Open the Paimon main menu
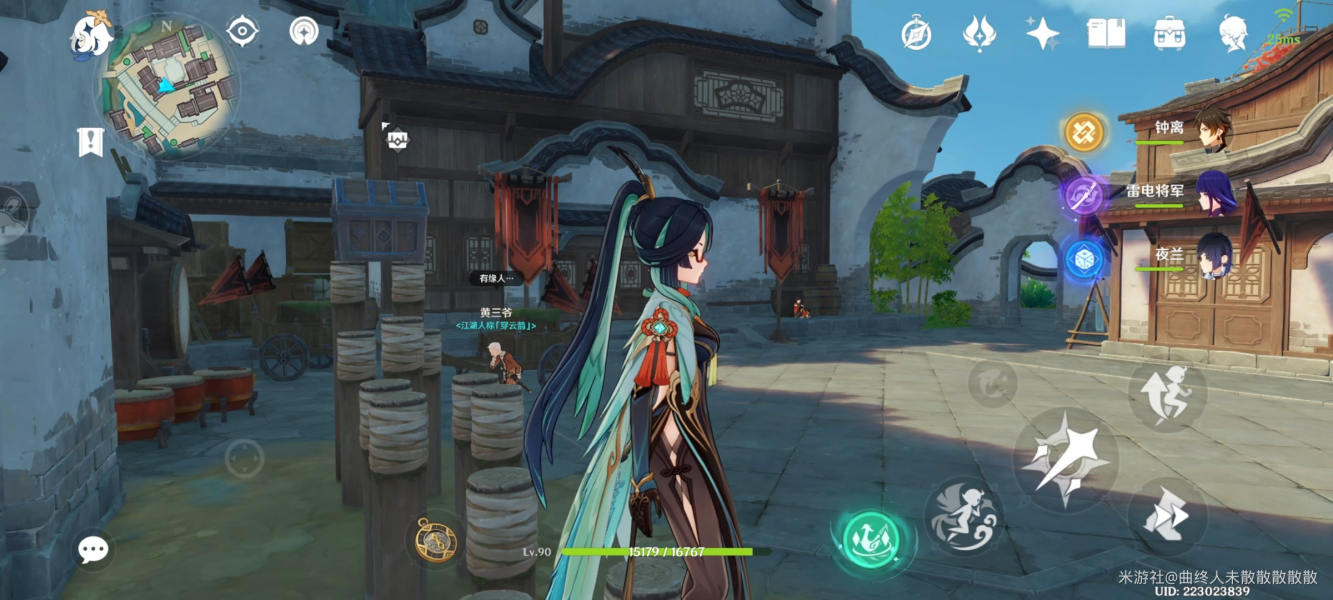1333x600 pixels. click(90, 36)
